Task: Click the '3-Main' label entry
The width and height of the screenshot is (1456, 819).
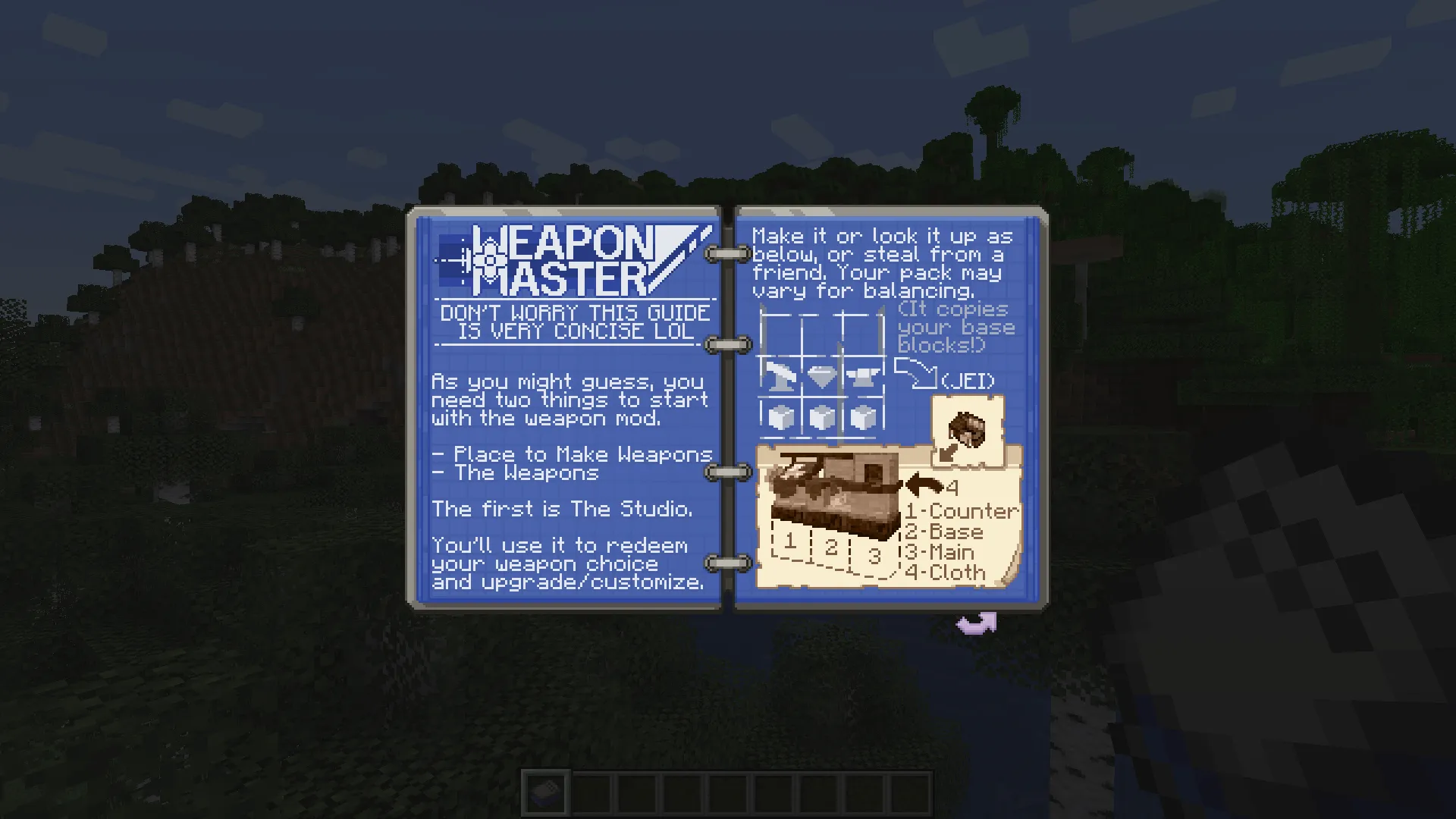Action: 938,552
